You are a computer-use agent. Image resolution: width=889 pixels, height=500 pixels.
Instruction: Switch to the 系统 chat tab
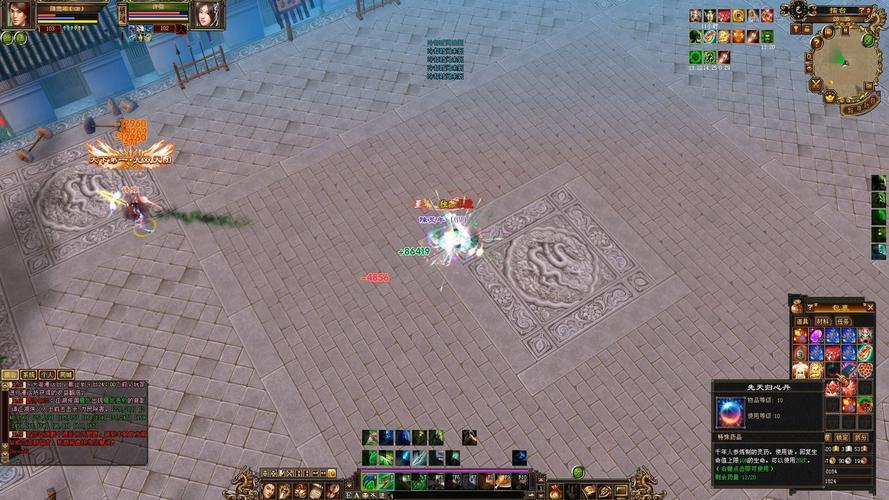pos(29,374)
